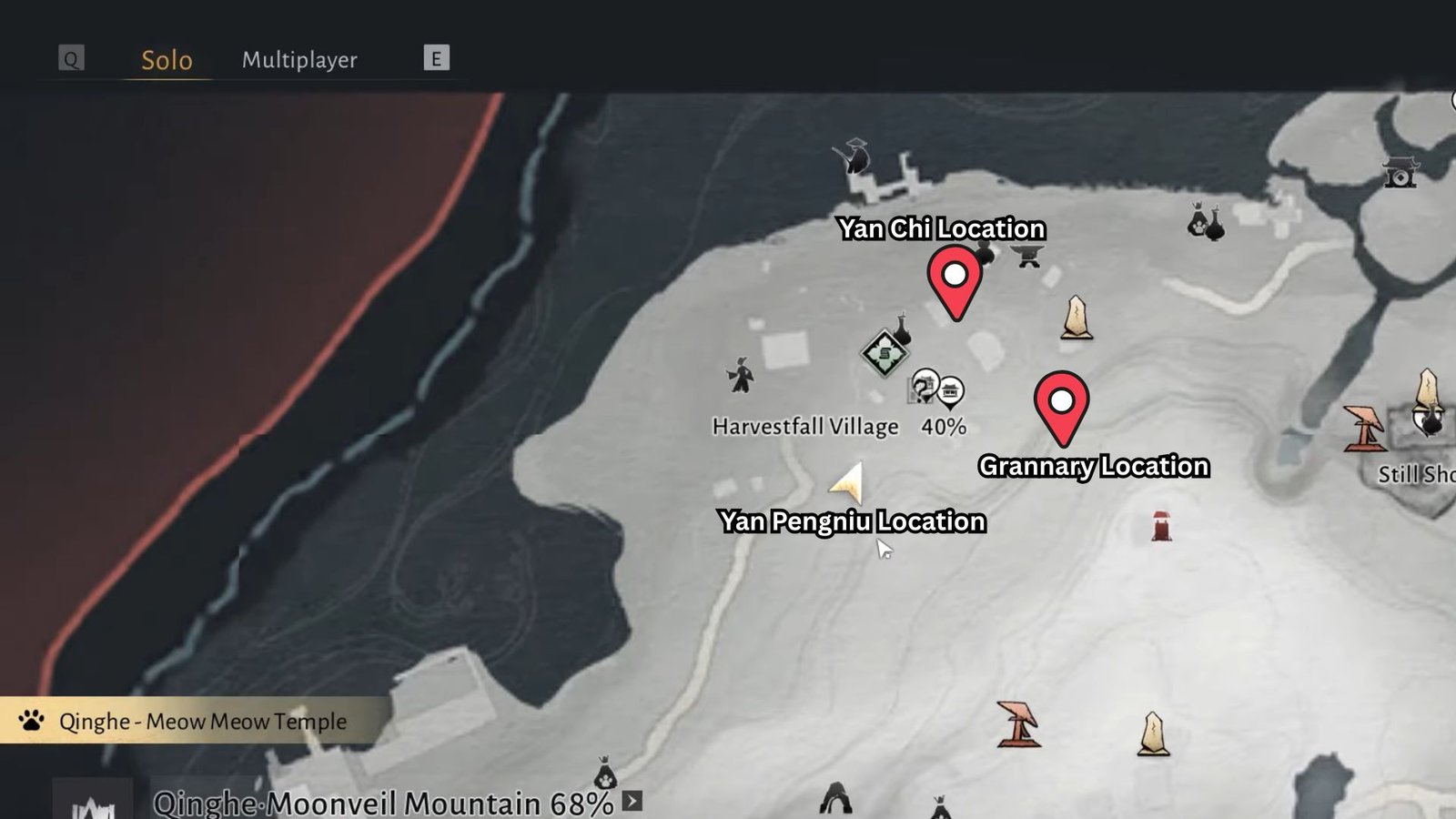Open the Qinghe - Meow Meow Temple banner
This screenshot has height=819, width=1456.
[196, 721]
